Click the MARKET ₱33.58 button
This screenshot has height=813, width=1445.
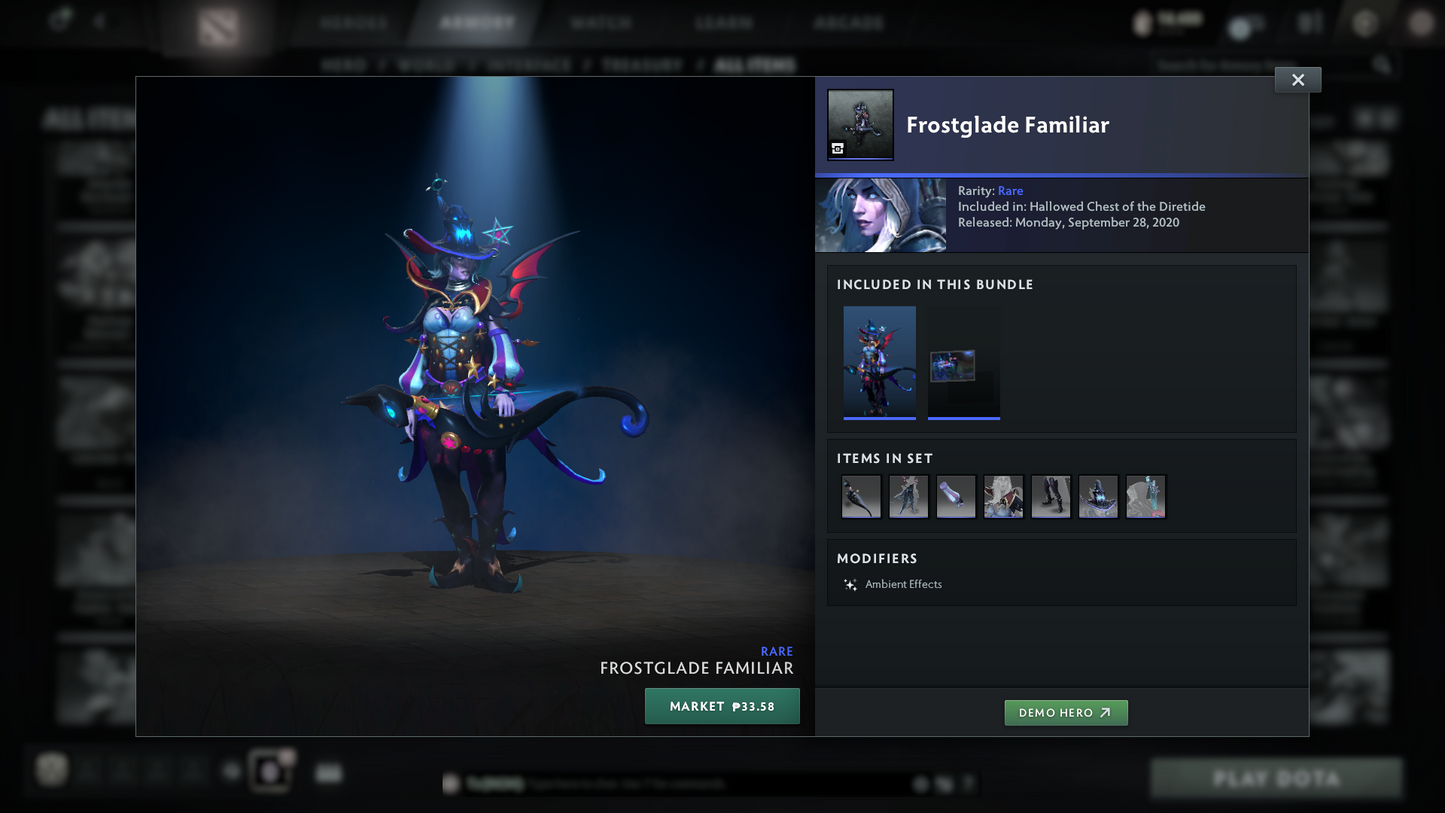[722, 706]
